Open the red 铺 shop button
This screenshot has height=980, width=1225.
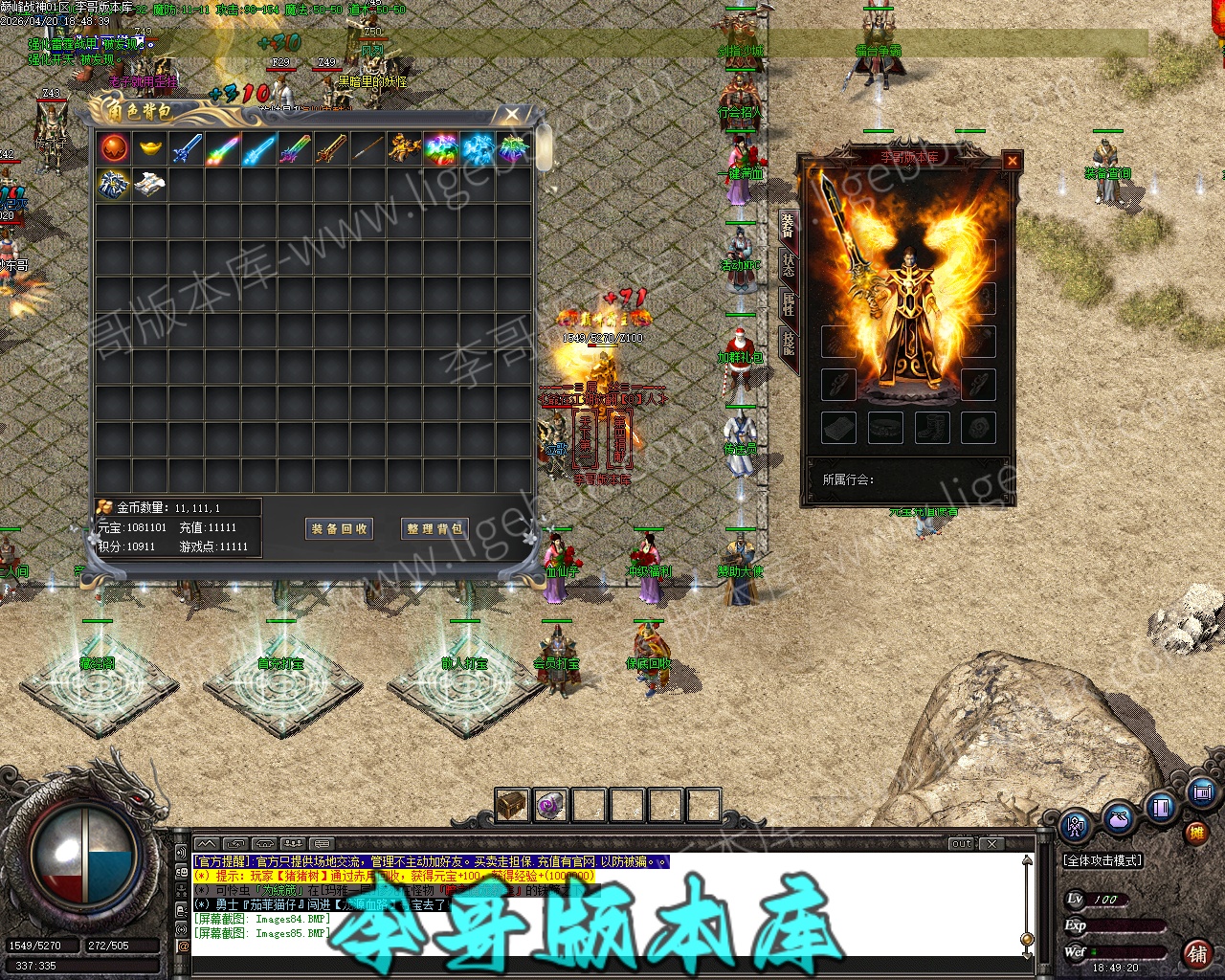1197,953
